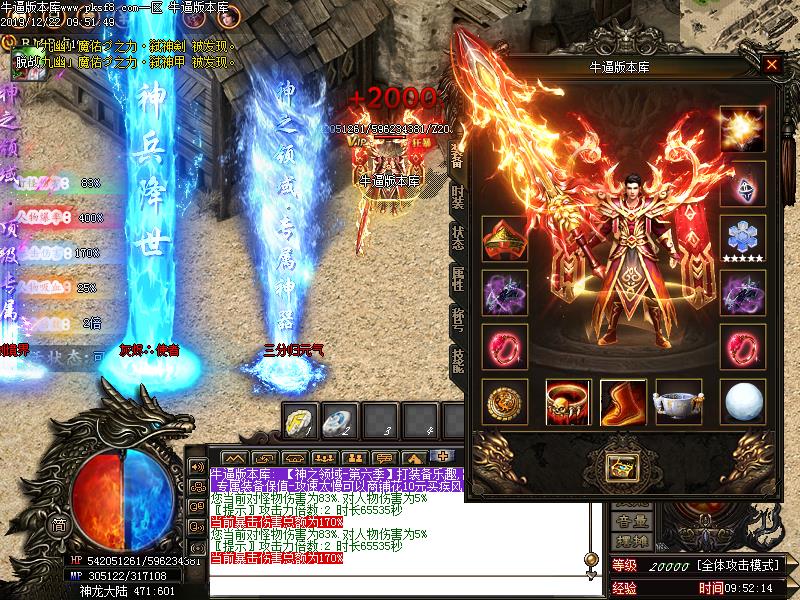The width and height of the screenshot is (800, 600).
Task: Open the 音量 volume button
Action: click(630, 520)
